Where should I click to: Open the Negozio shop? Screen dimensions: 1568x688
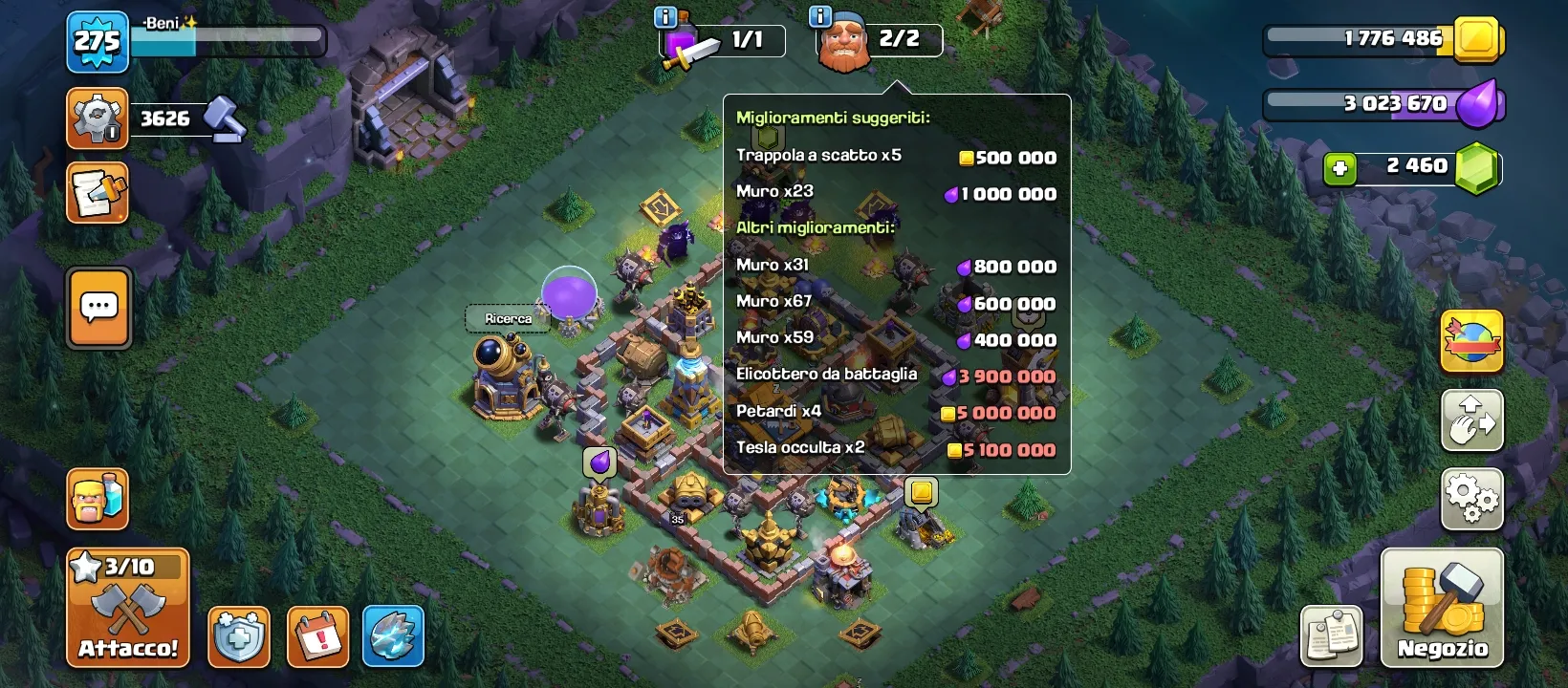click(x=1440, y=607)
